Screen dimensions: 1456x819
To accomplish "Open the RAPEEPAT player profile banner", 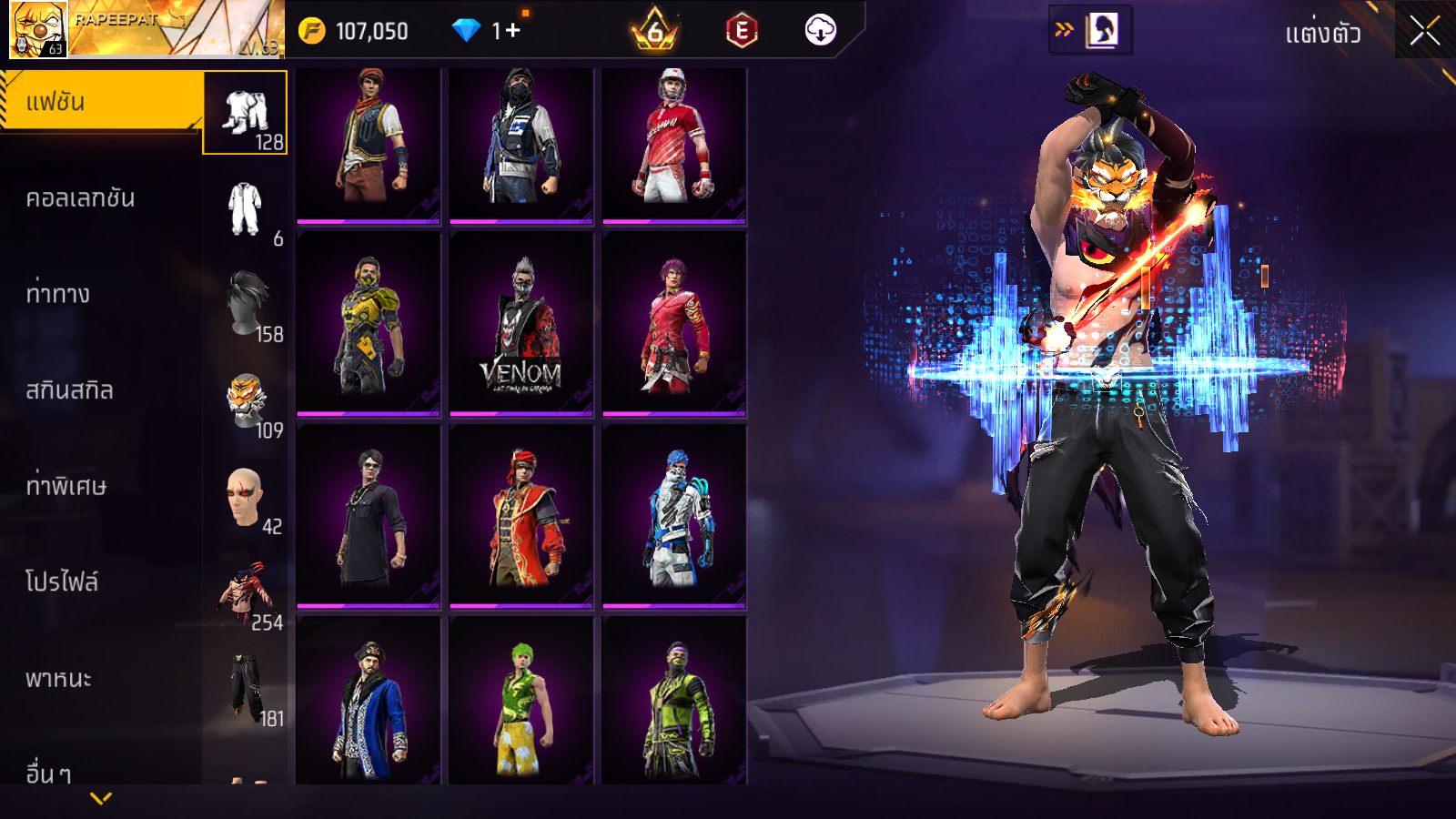I will coord(146,29).
